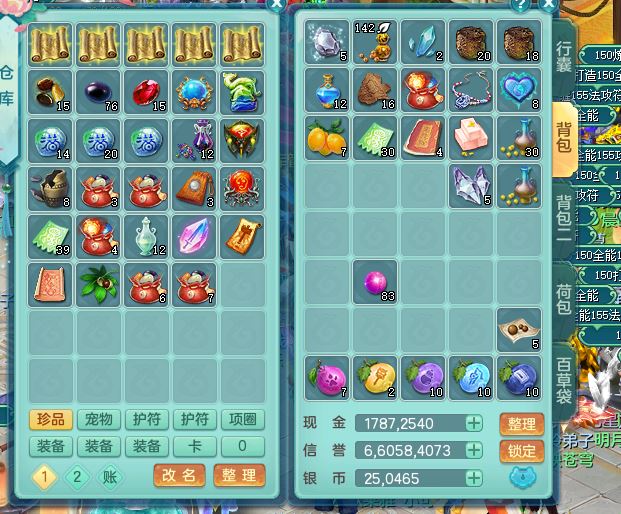This screenshot has width=621, height=514.
Task: Open the 背包二 side tab
Action: (565, 221)
